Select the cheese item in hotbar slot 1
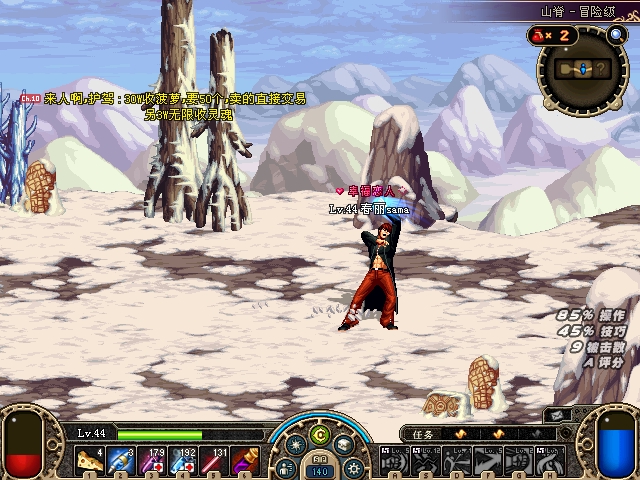The height and width of the screenshot is (480, 640). [x=91, y=460]
